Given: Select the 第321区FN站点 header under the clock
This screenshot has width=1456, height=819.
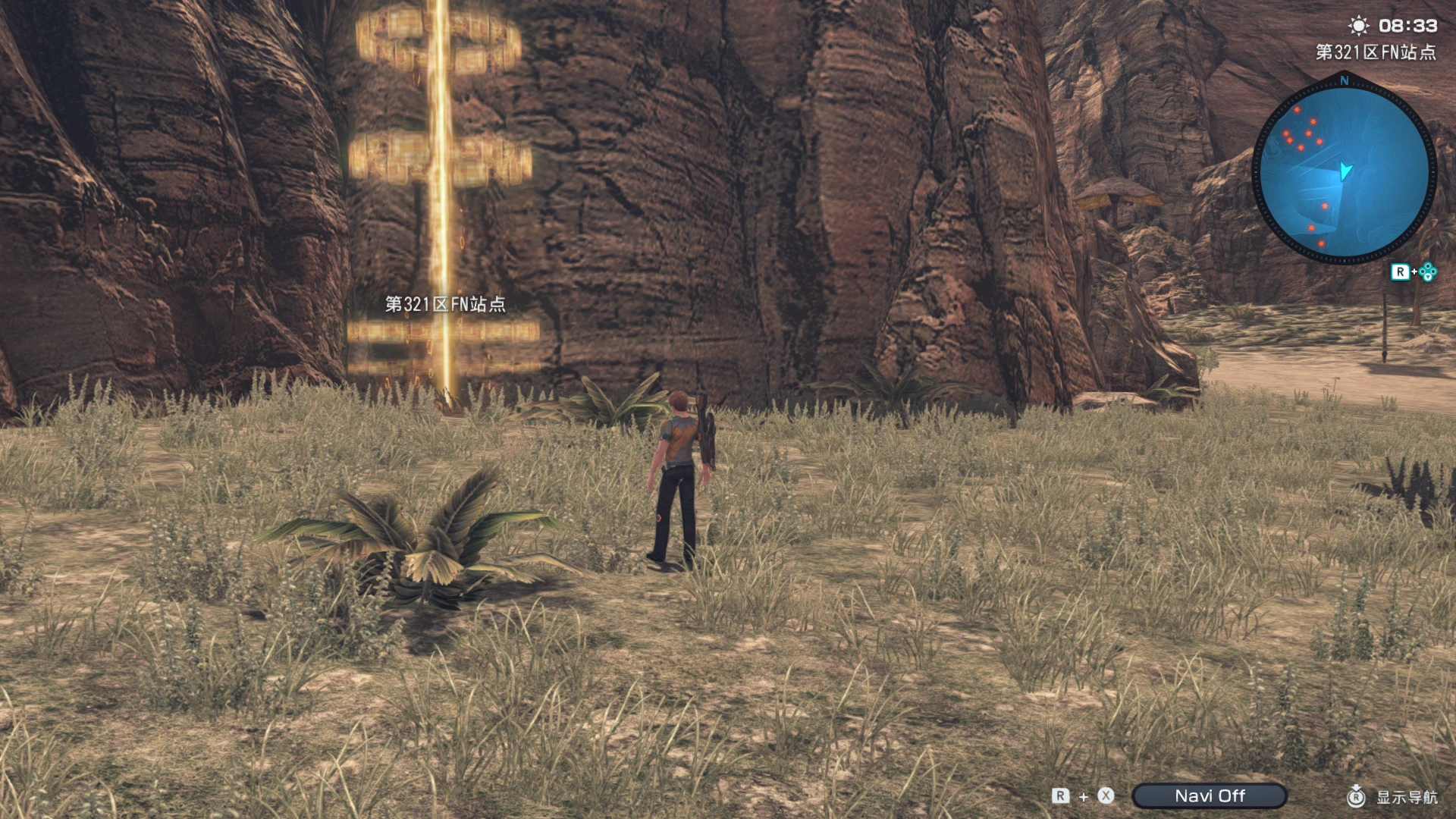Looking at the screenshot, I should (1376, 52).
